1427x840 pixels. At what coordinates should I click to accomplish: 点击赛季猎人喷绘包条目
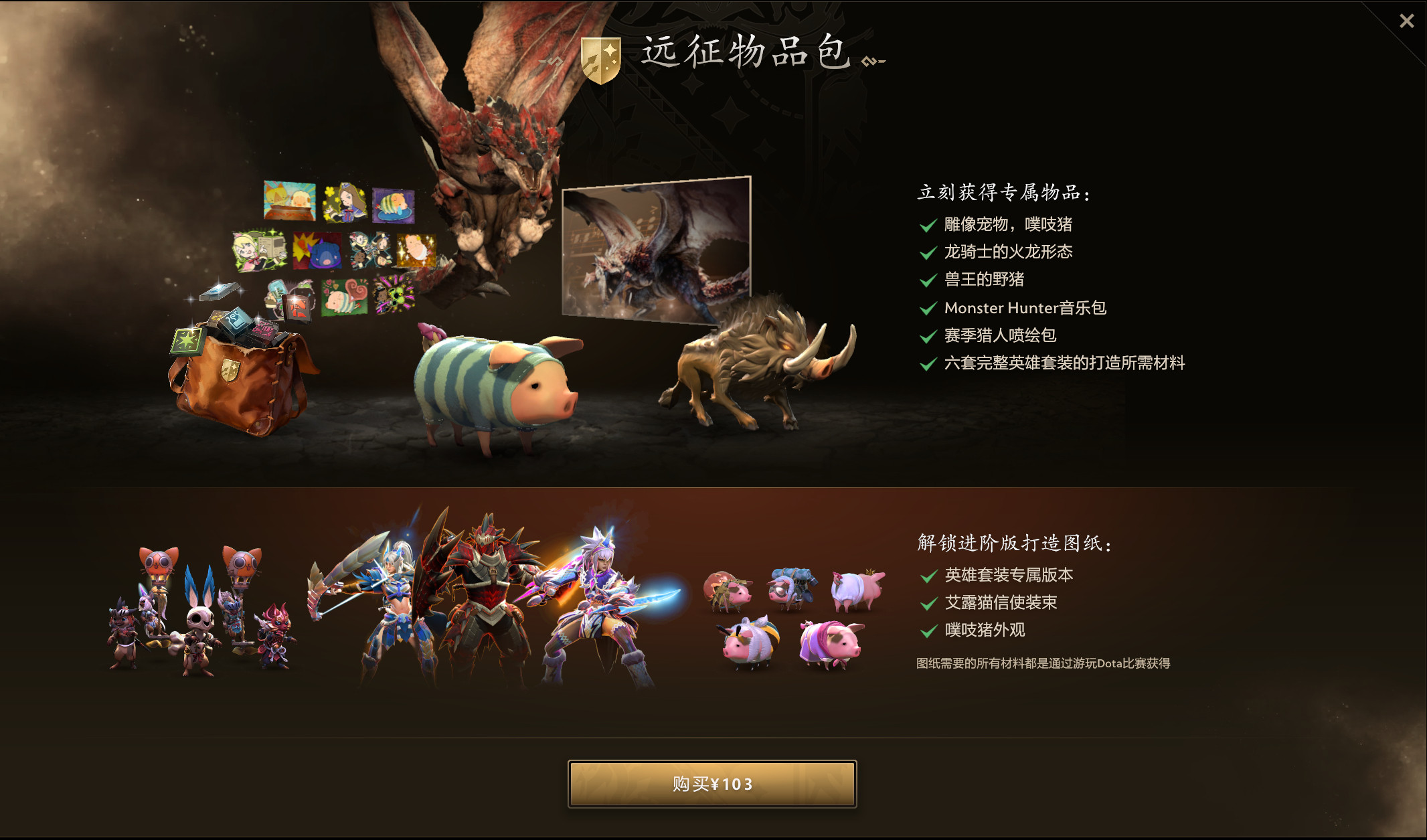pyautogui.click(x=1000, y=335)
